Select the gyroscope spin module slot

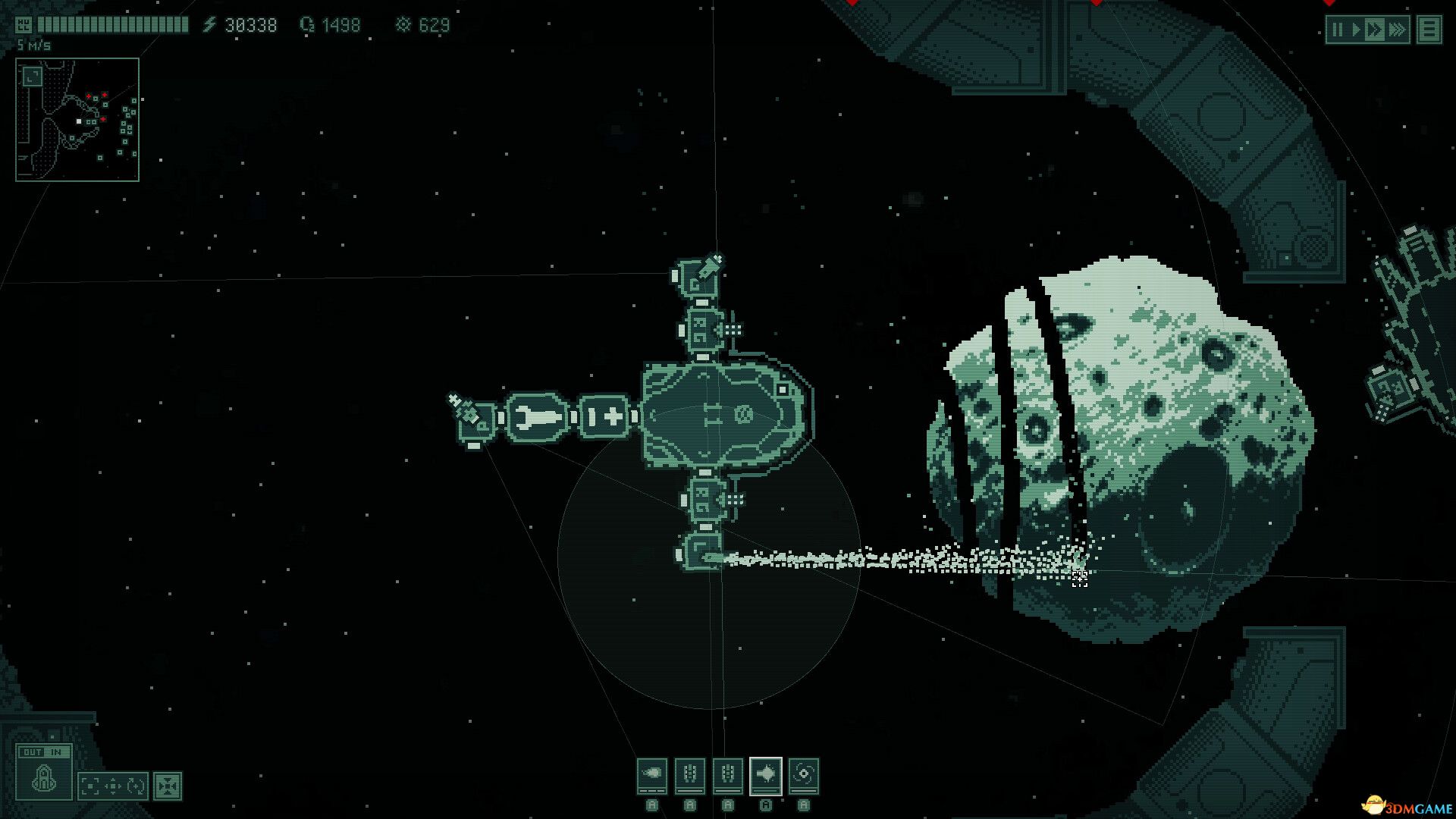(x=804, y=776)
